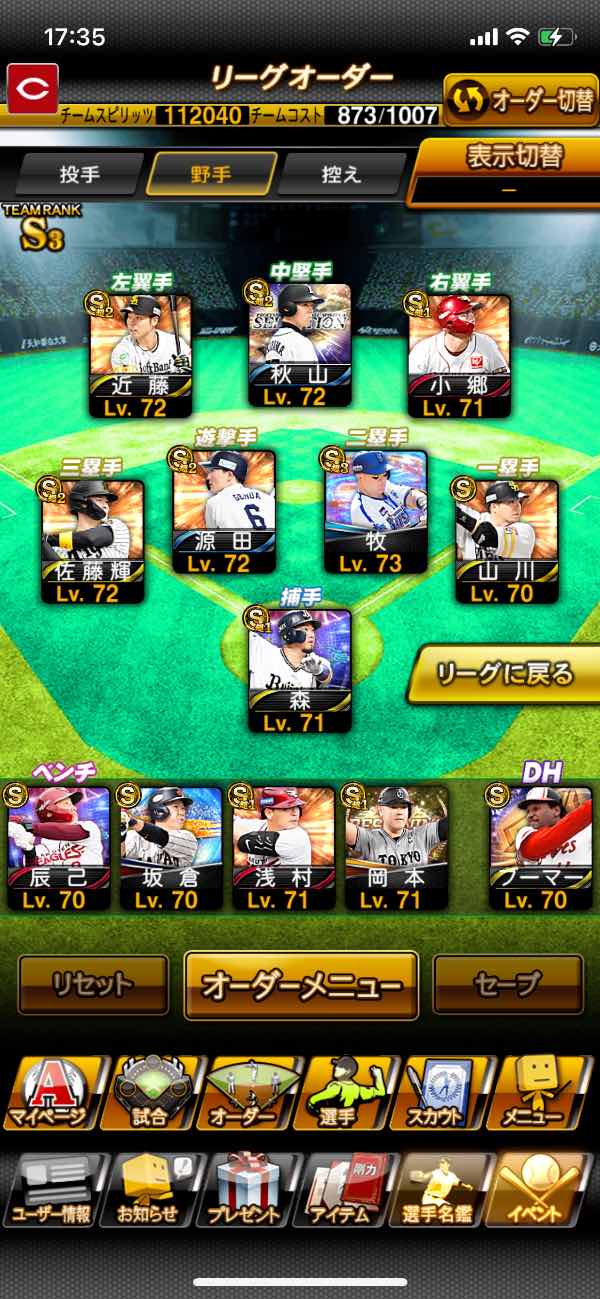
Task: Click リーグに戻る button
Action: (506, 674)
